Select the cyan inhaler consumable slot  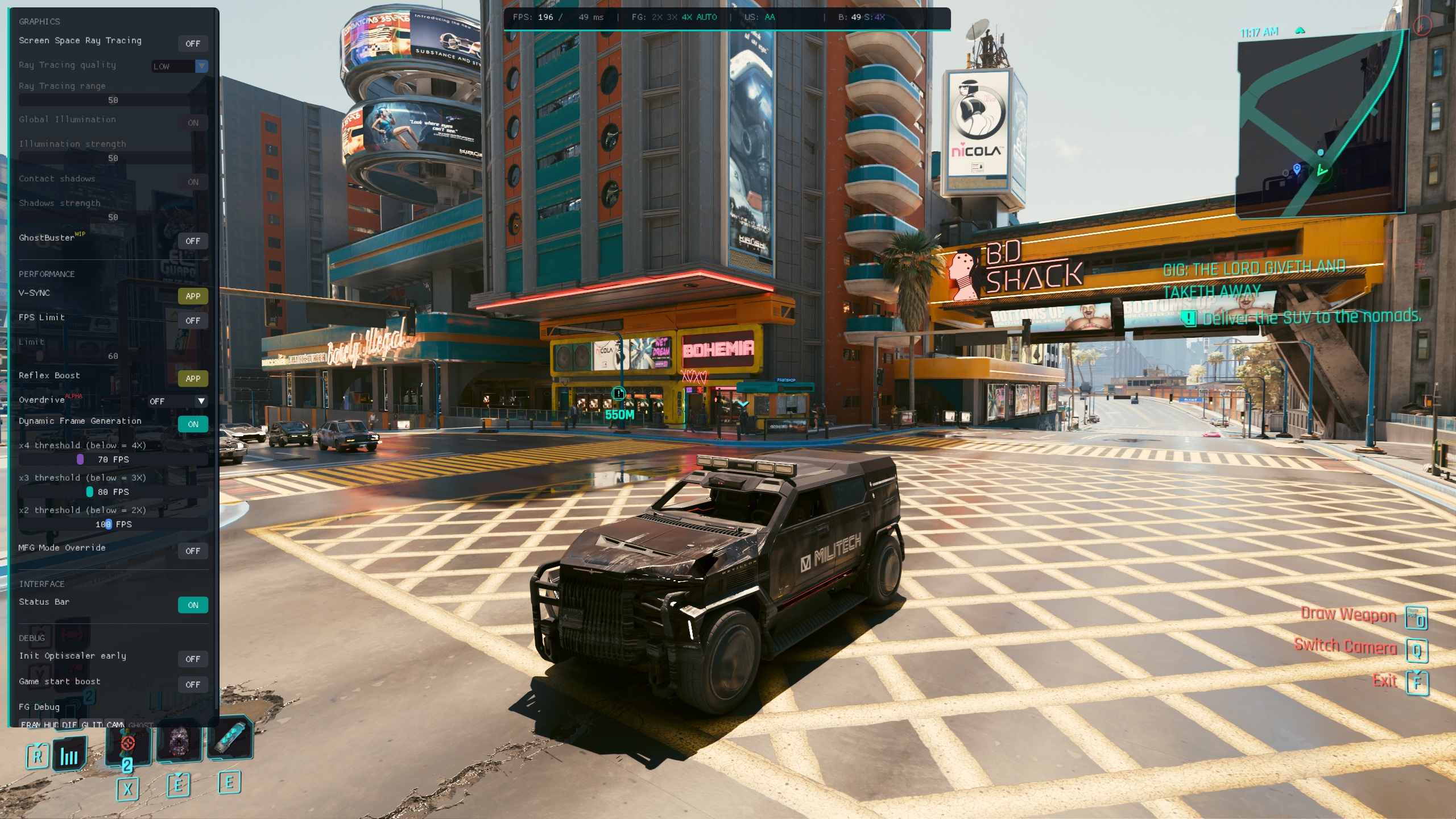click(x=230, y=738)
